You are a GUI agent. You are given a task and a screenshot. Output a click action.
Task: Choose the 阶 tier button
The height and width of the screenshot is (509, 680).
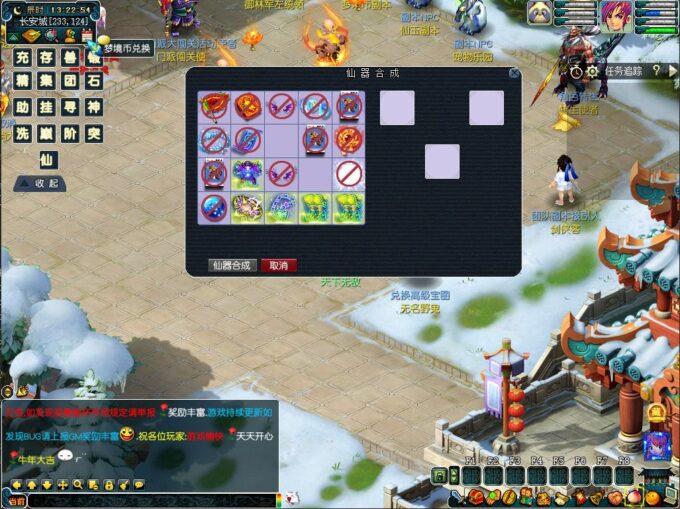coord(70,133)
